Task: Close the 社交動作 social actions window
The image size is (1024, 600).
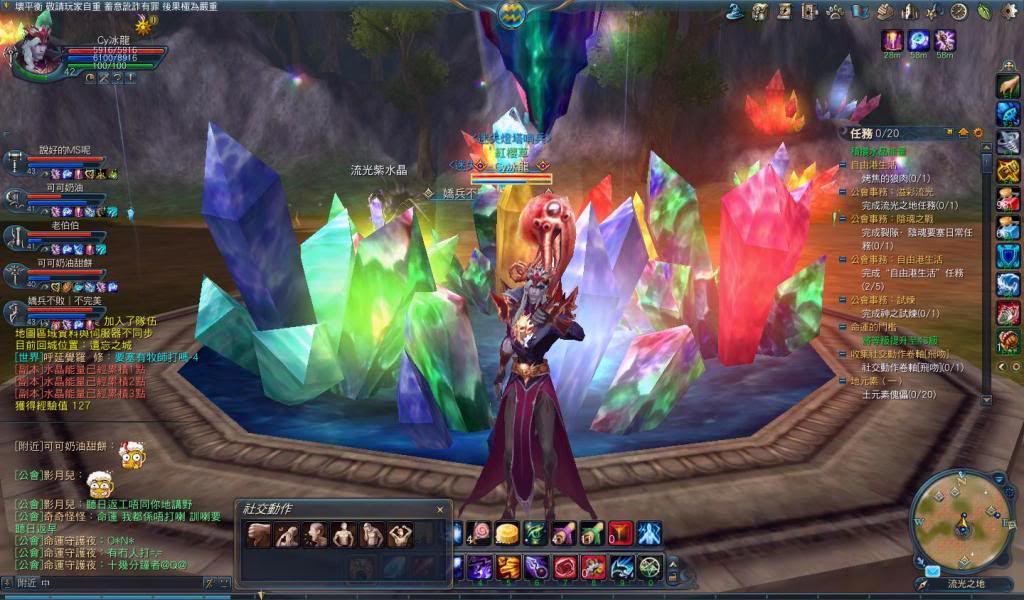Action: pyautogui.click(x=439, y=510)
